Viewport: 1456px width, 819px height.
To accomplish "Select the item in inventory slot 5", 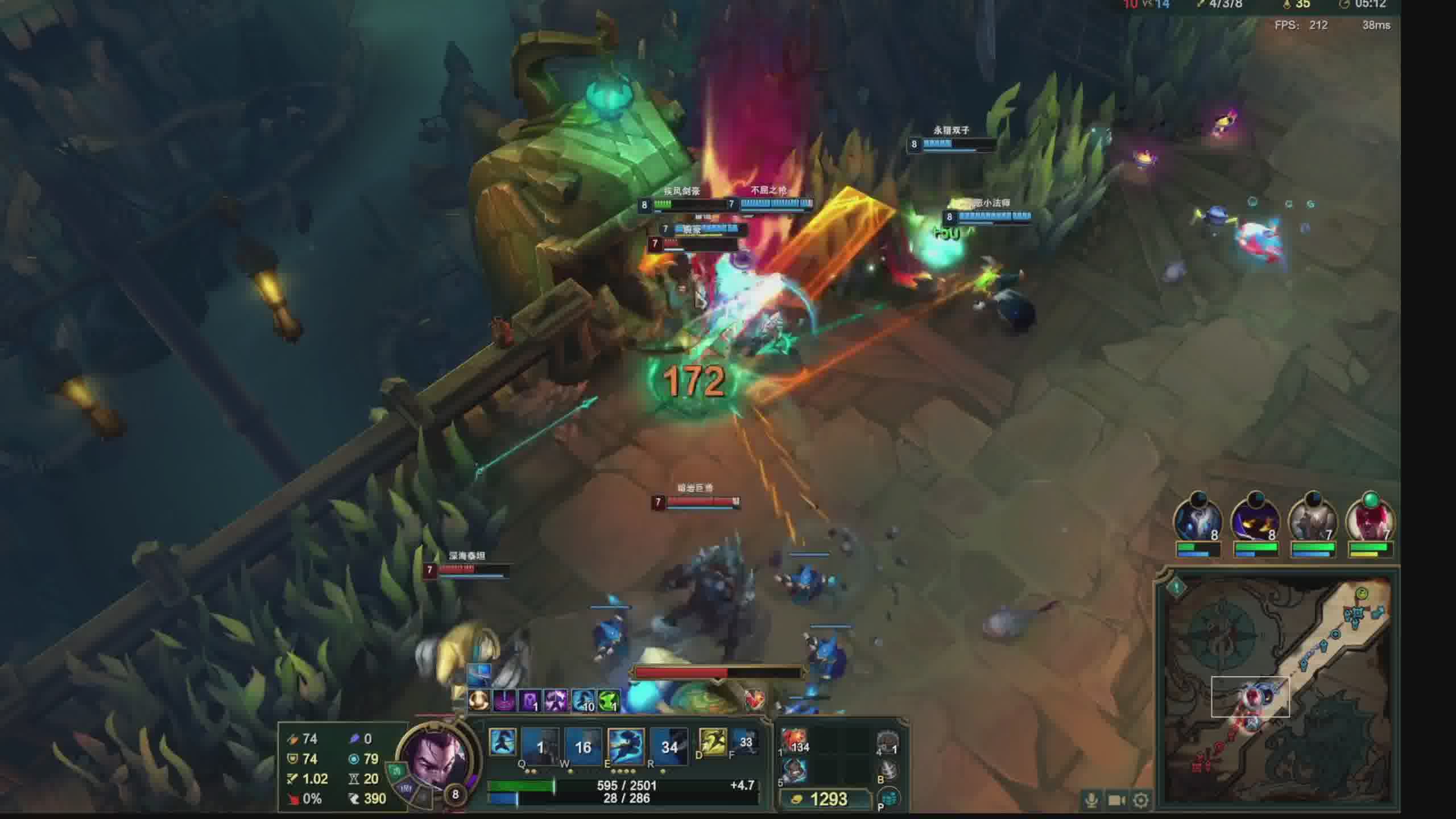I will click(795, 771).
